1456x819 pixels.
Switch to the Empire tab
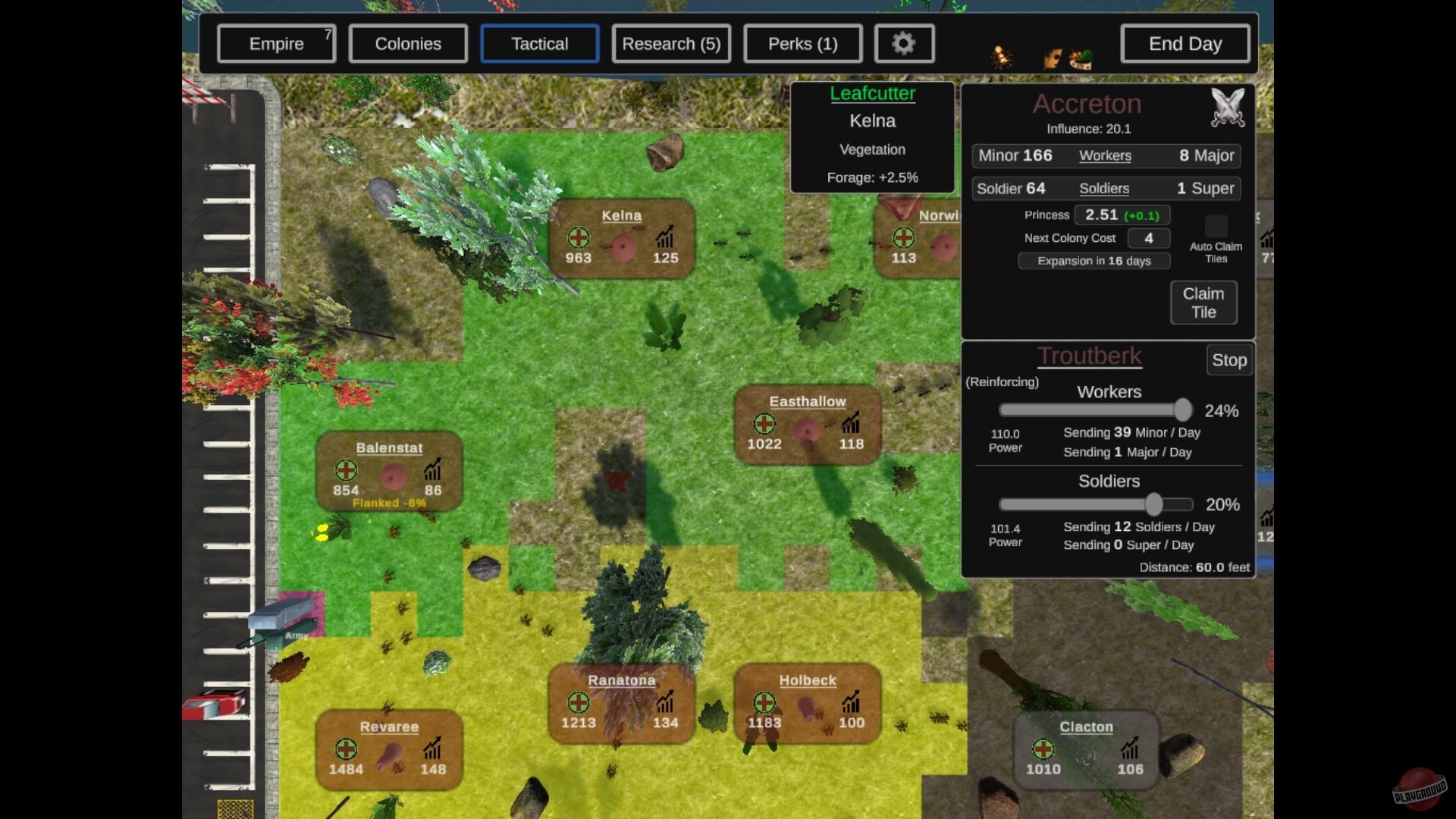(x=276, y=43)
